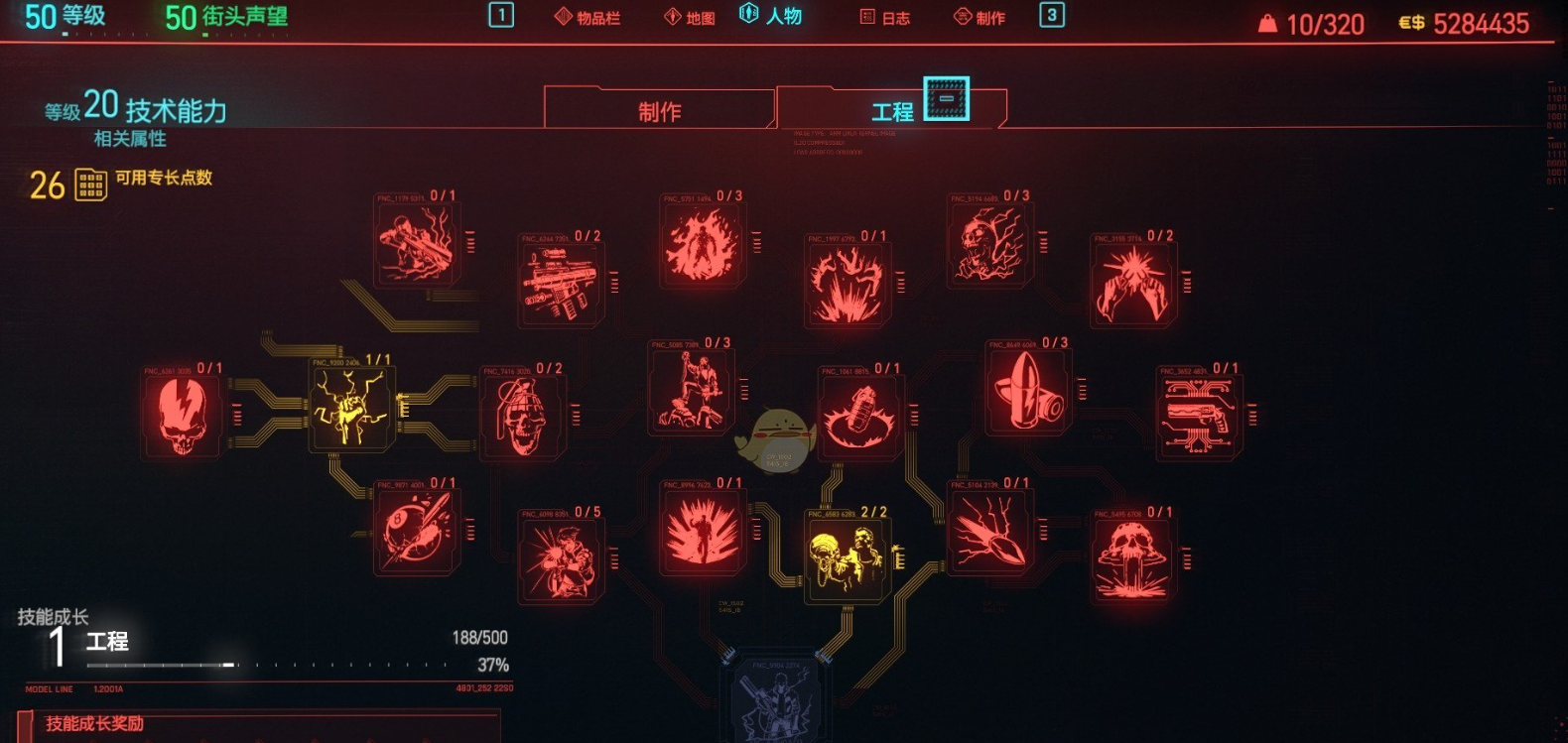Select the 人物 character menu
This screenshot has width=1568, height=743.
click(772, 16)
